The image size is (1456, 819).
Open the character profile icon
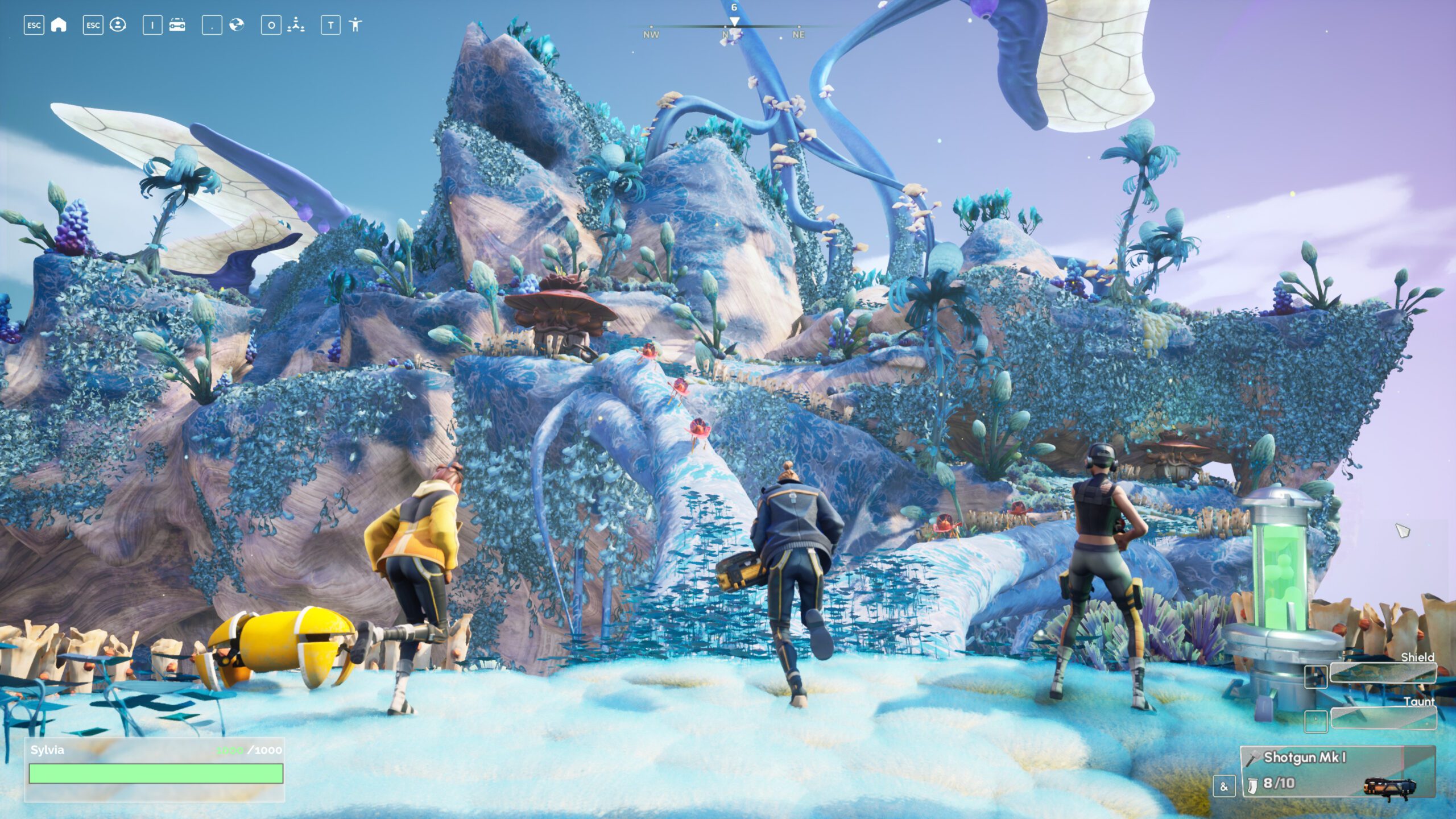pyautogui.click(x=118, y=25)
